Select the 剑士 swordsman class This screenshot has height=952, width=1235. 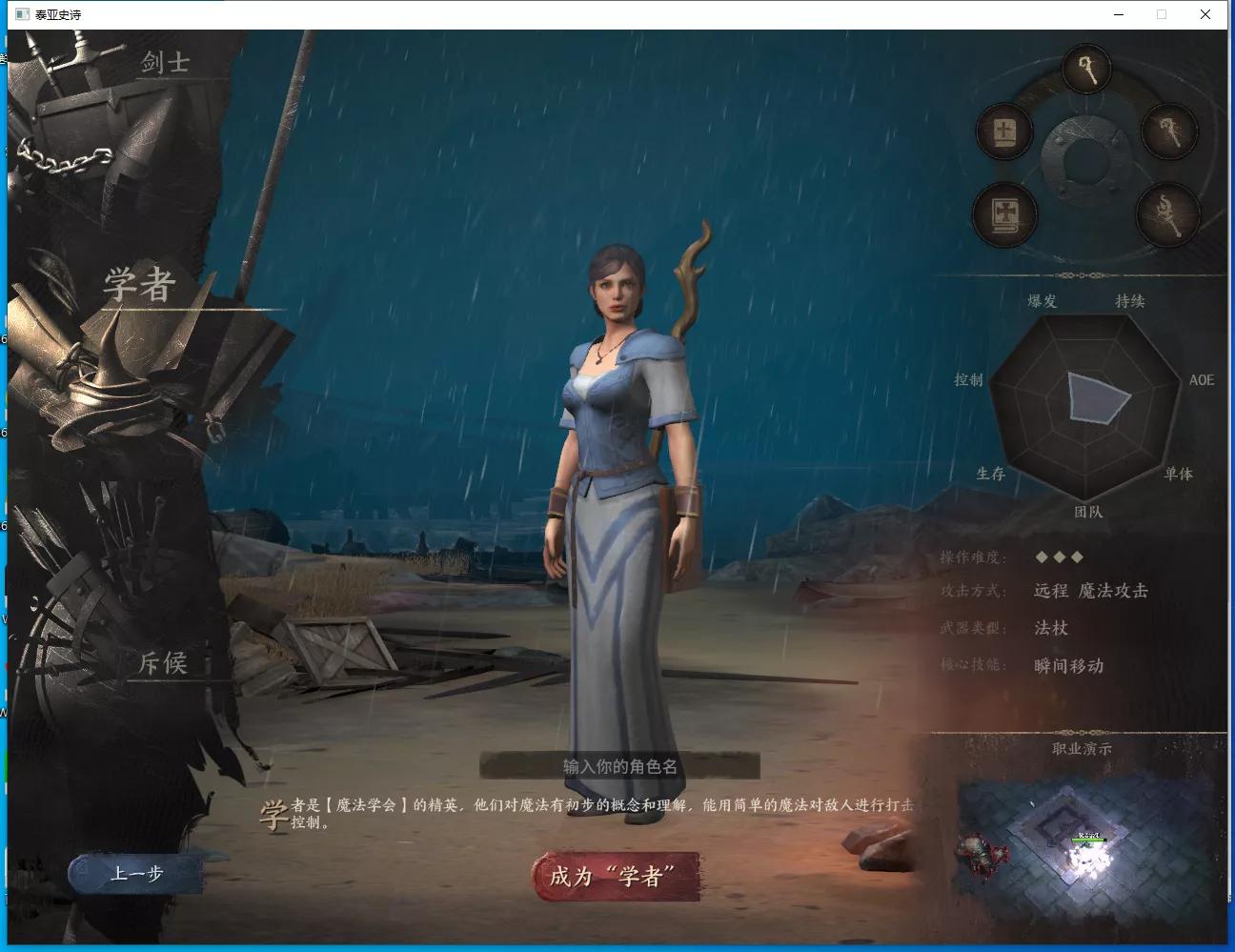pyautogui.click(x=165, y=63)
